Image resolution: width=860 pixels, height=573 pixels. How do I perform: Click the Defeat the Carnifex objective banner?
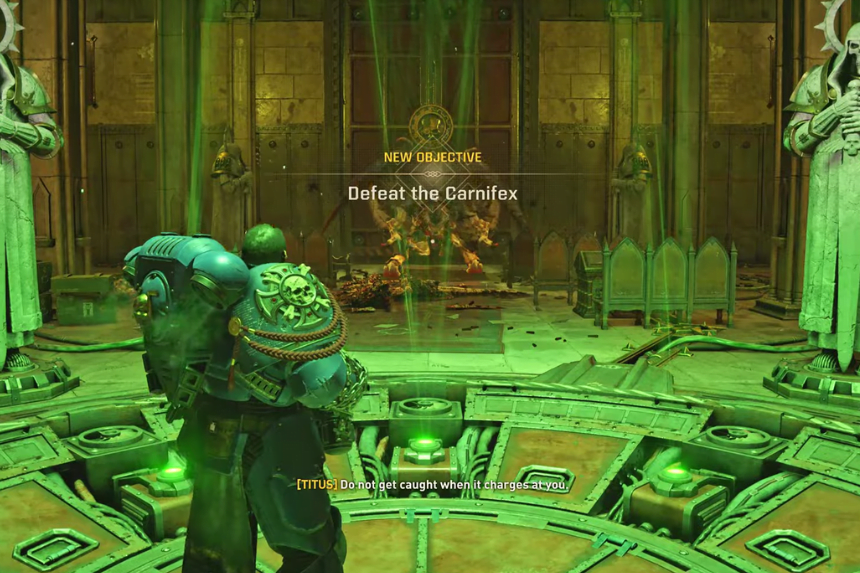[x=432, y=193]
